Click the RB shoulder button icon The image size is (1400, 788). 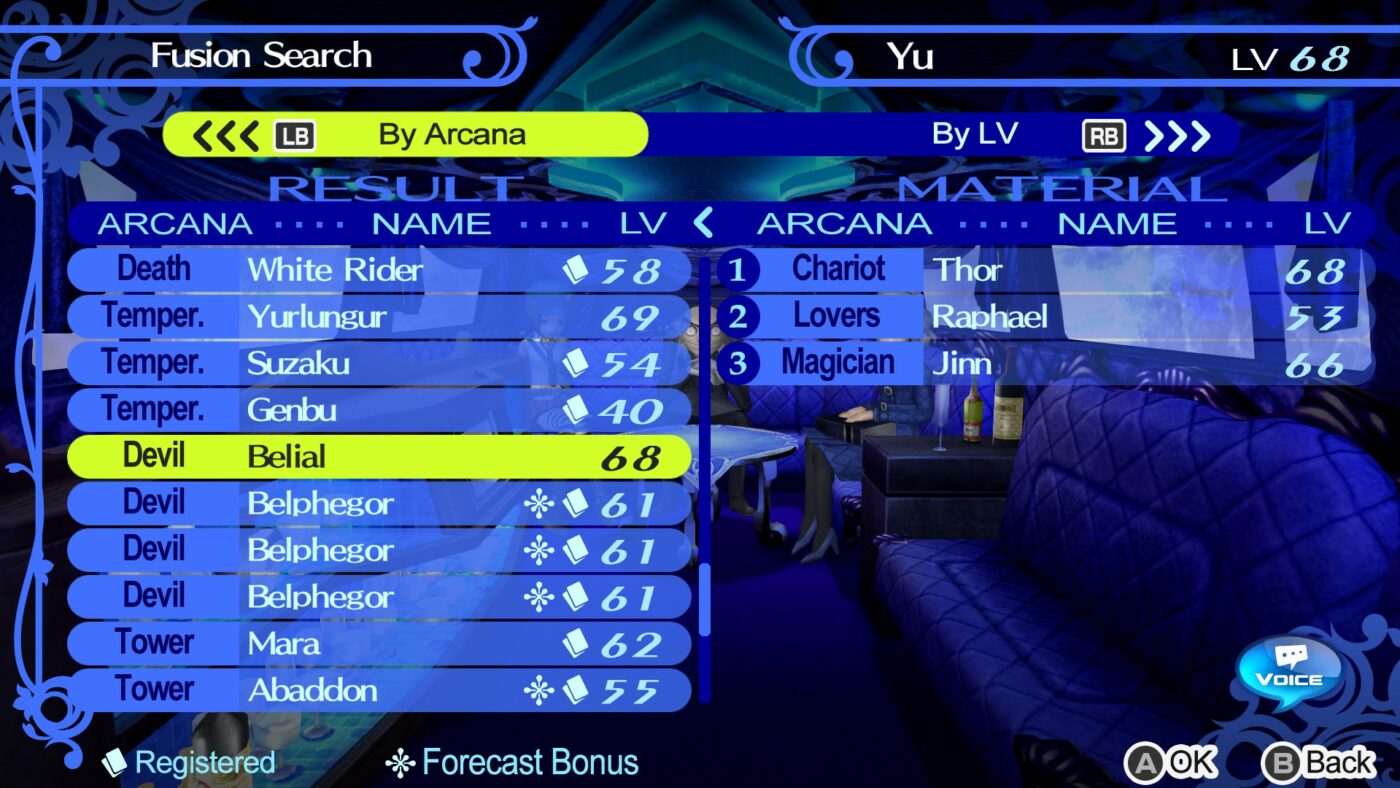tap(1105, 134)
